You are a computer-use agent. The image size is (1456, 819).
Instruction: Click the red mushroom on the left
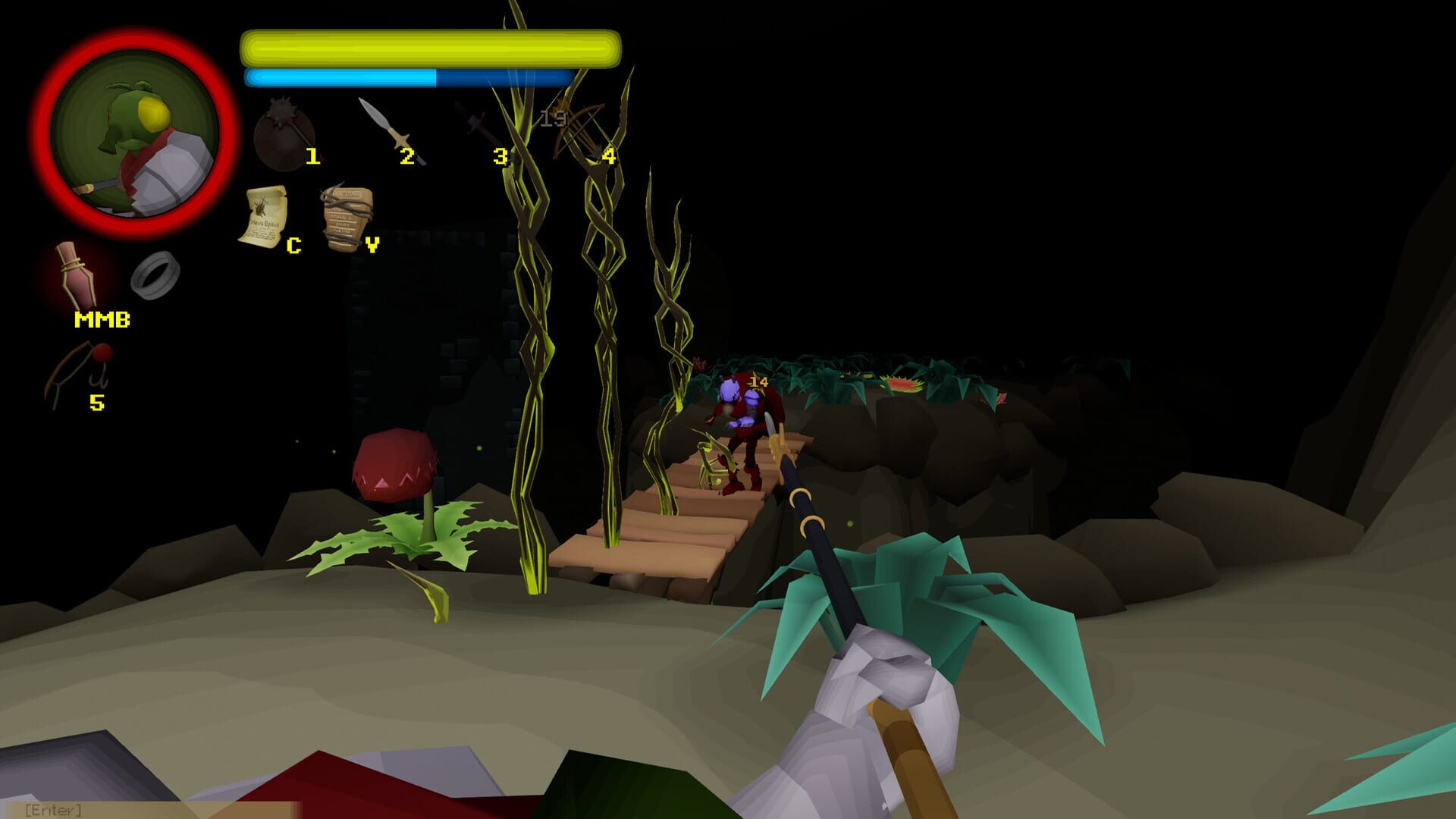click(394, 466)
